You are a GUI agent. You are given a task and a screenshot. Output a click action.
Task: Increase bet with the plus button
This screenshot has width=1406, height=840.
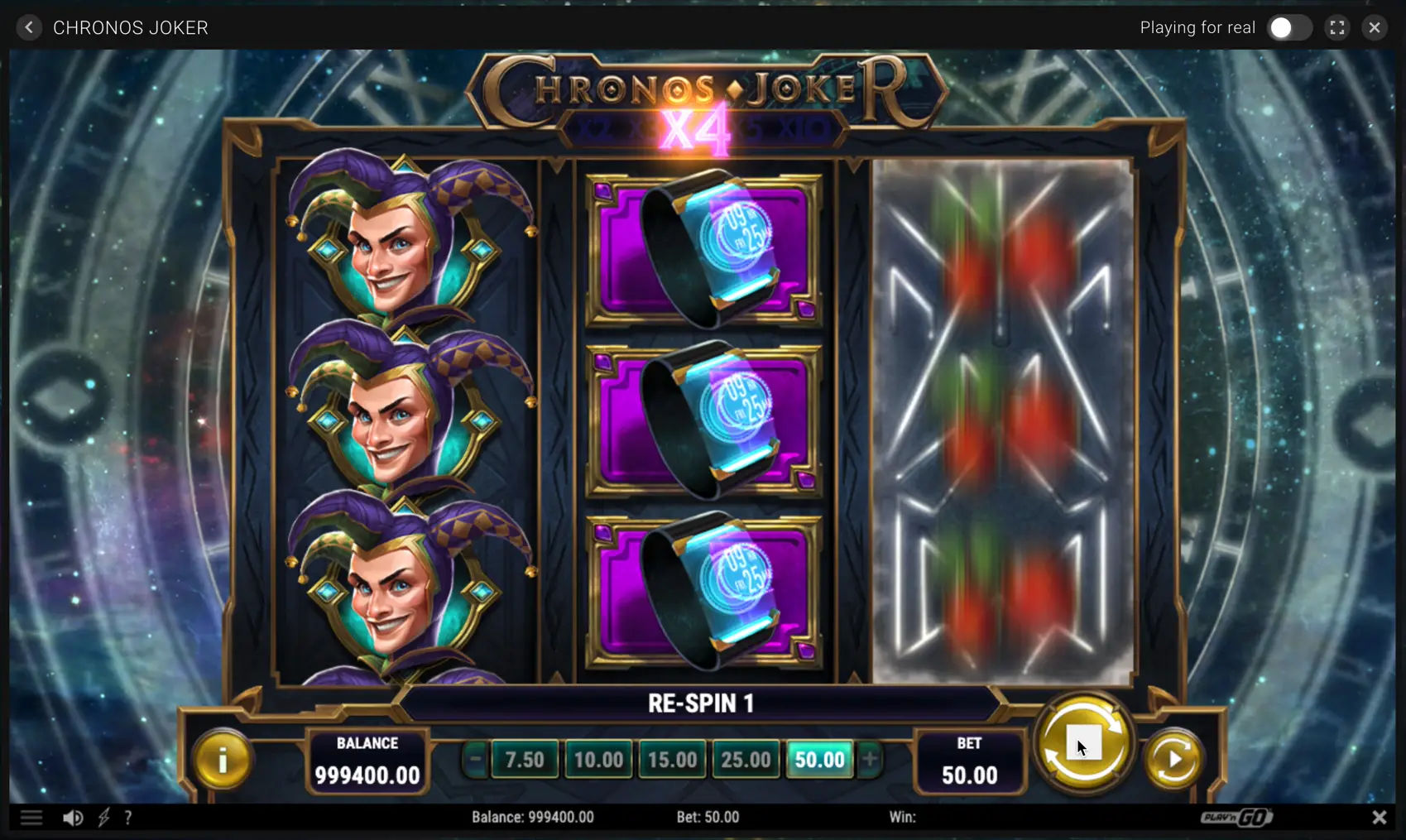click(870, 759)
